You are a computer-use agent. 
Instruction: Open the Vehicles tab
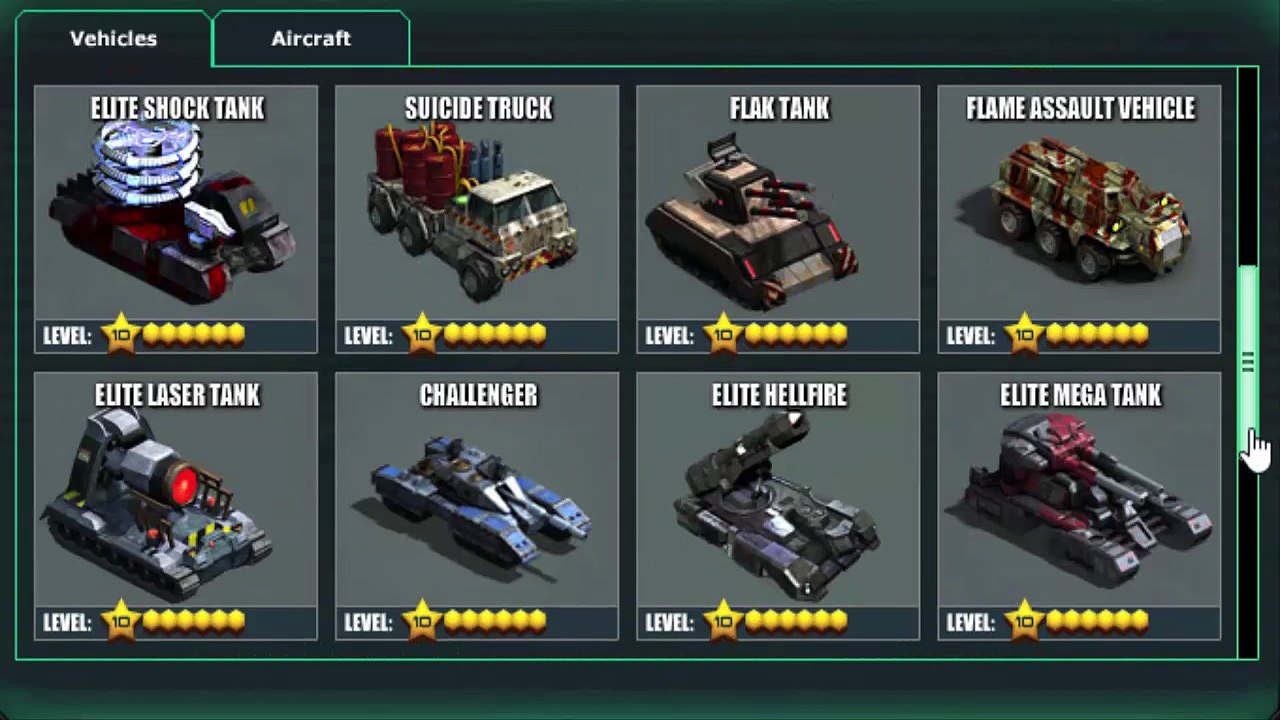(113, 39)
